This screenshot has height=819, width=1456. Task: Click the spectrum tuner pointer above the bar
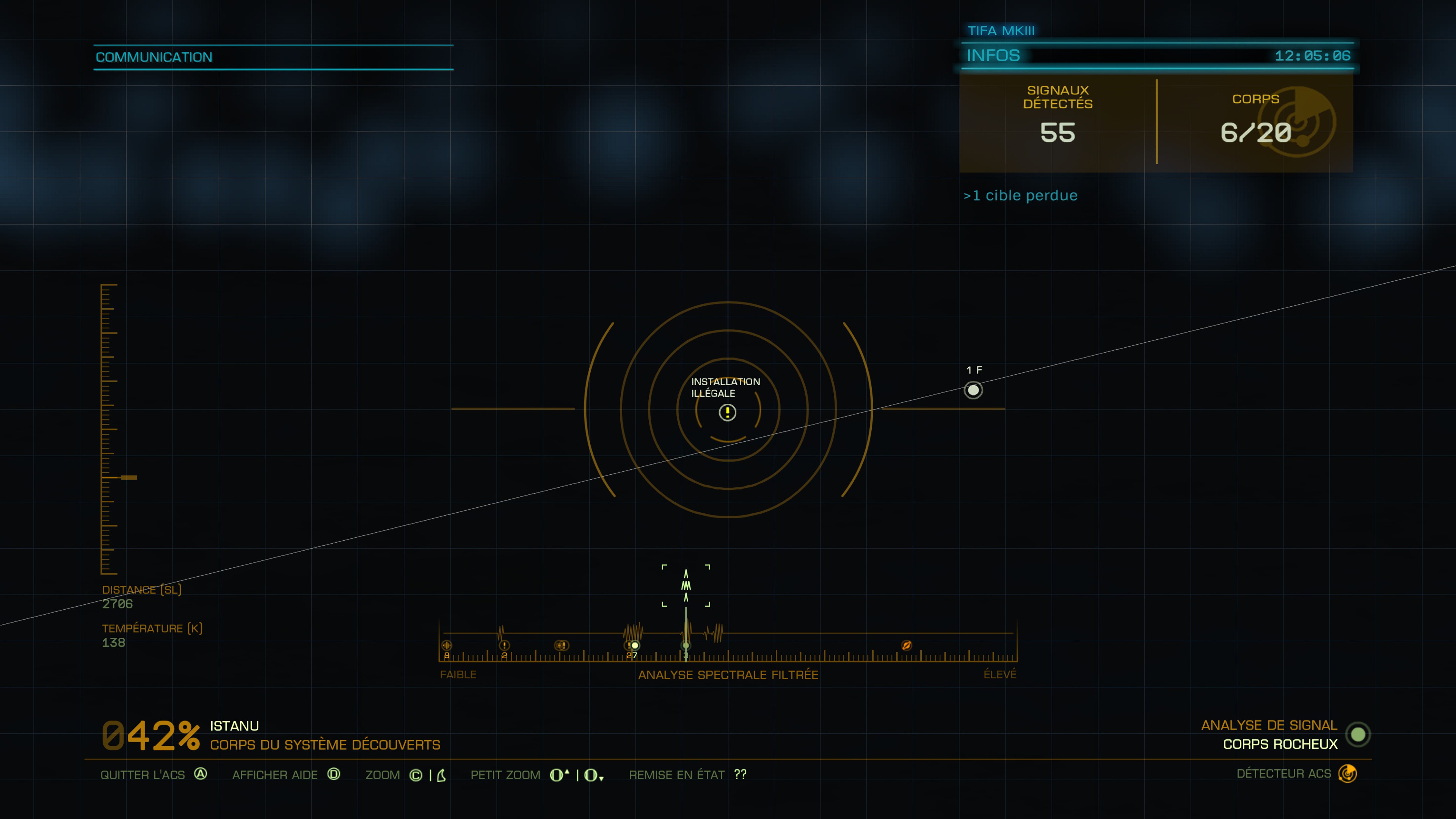pos(686,585)
